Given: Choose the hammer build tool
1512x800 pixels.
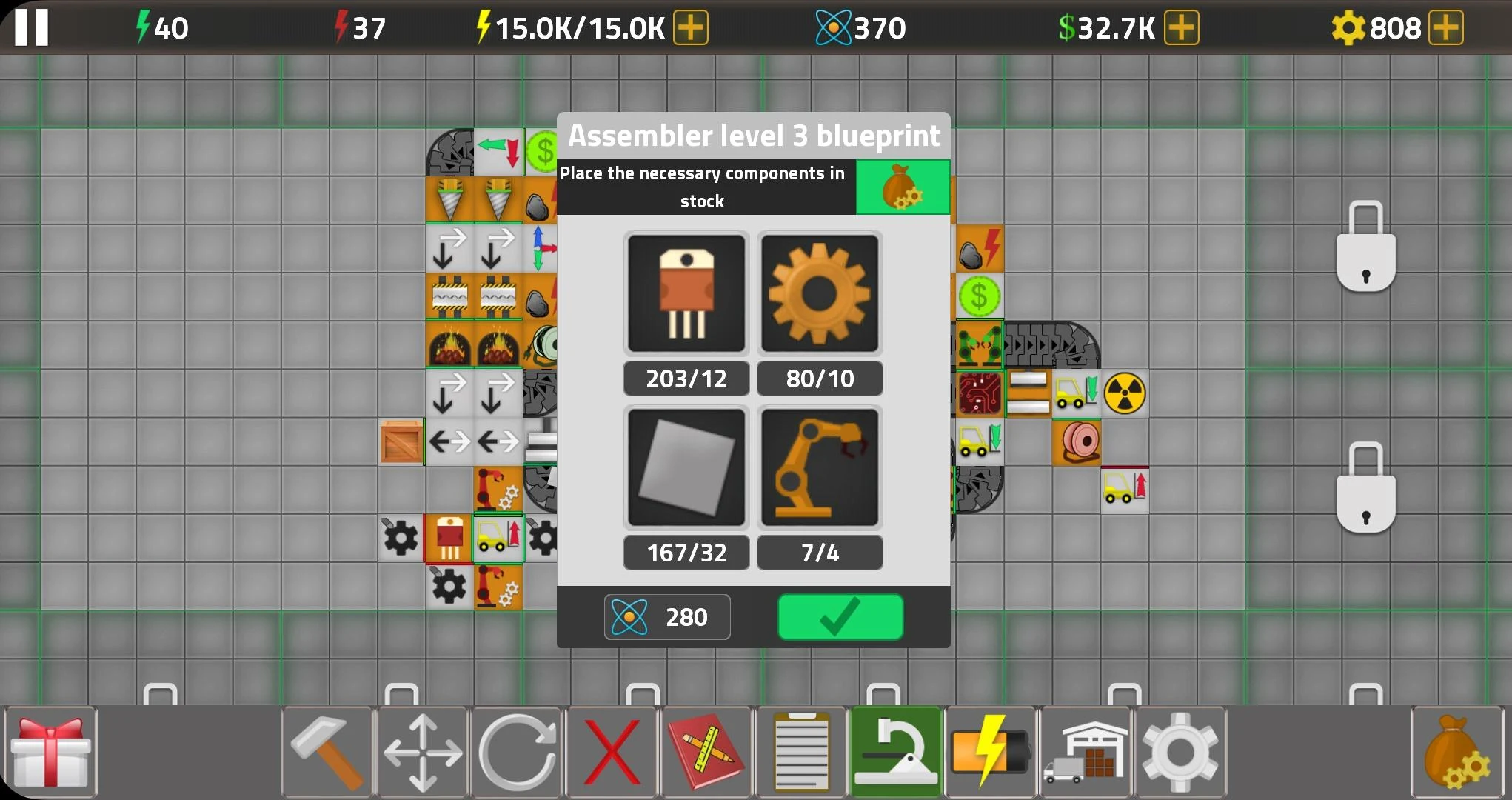Looking at the screenshot, I should [327, 752].
